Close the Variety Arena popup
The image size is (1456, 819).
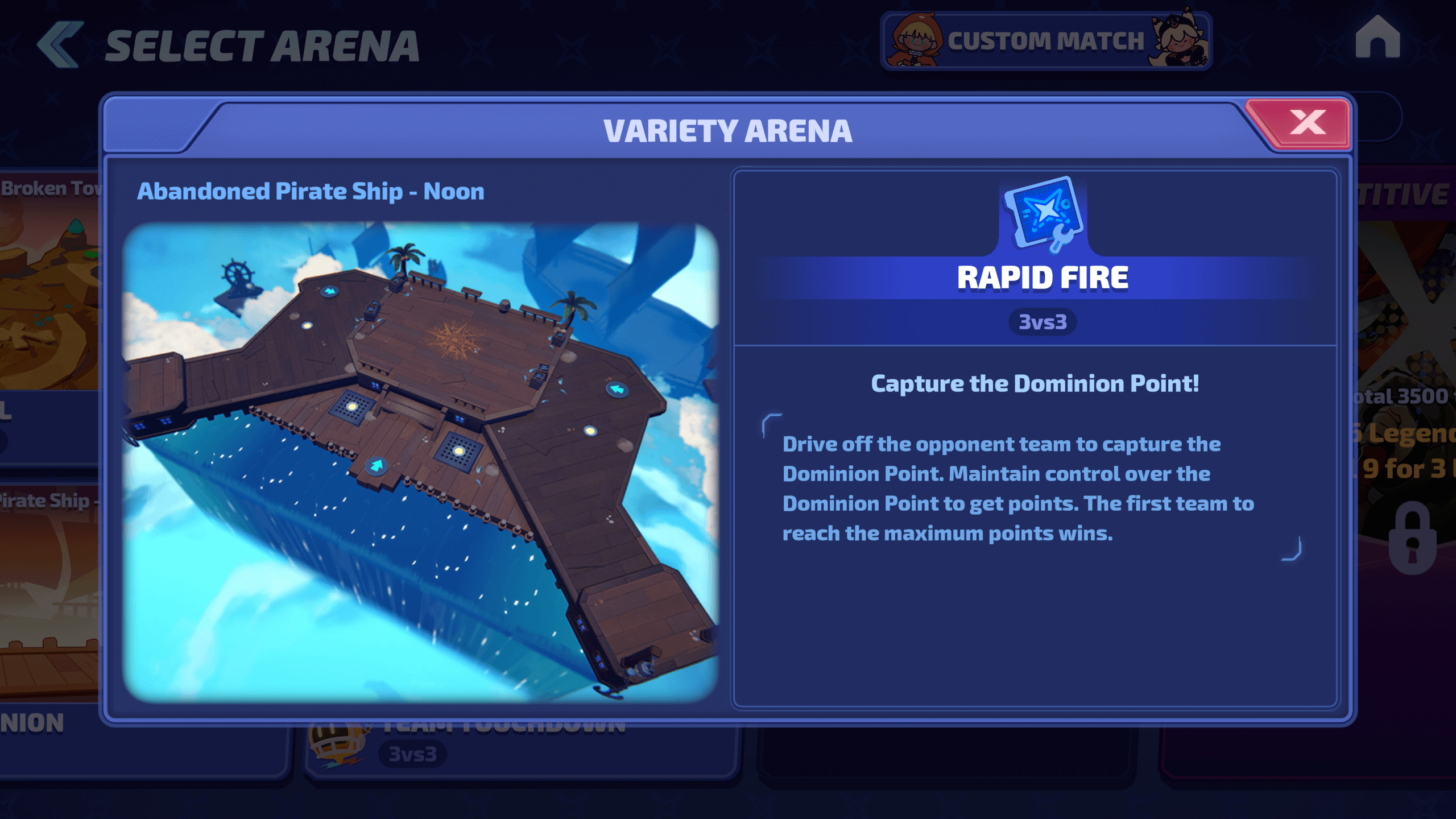click(1307, 122)
